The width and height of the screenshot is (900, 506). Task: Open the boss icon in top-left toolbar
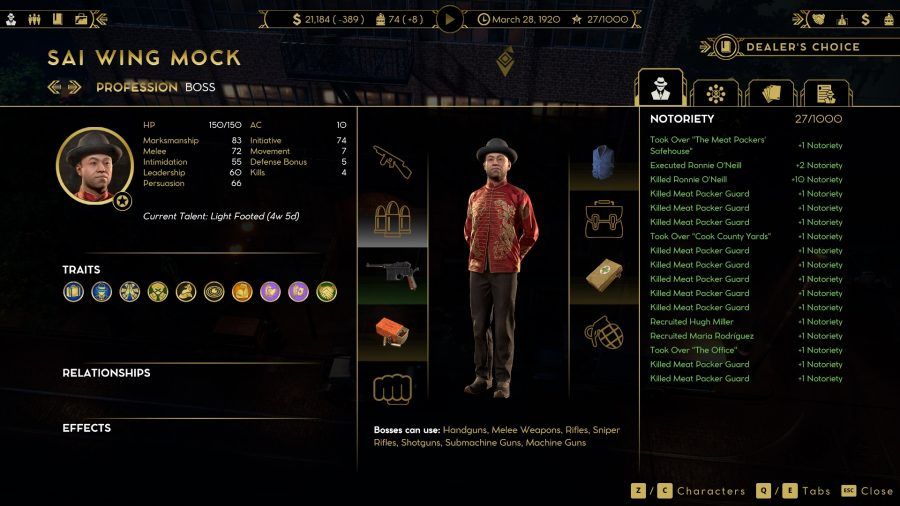coord(11,18)
